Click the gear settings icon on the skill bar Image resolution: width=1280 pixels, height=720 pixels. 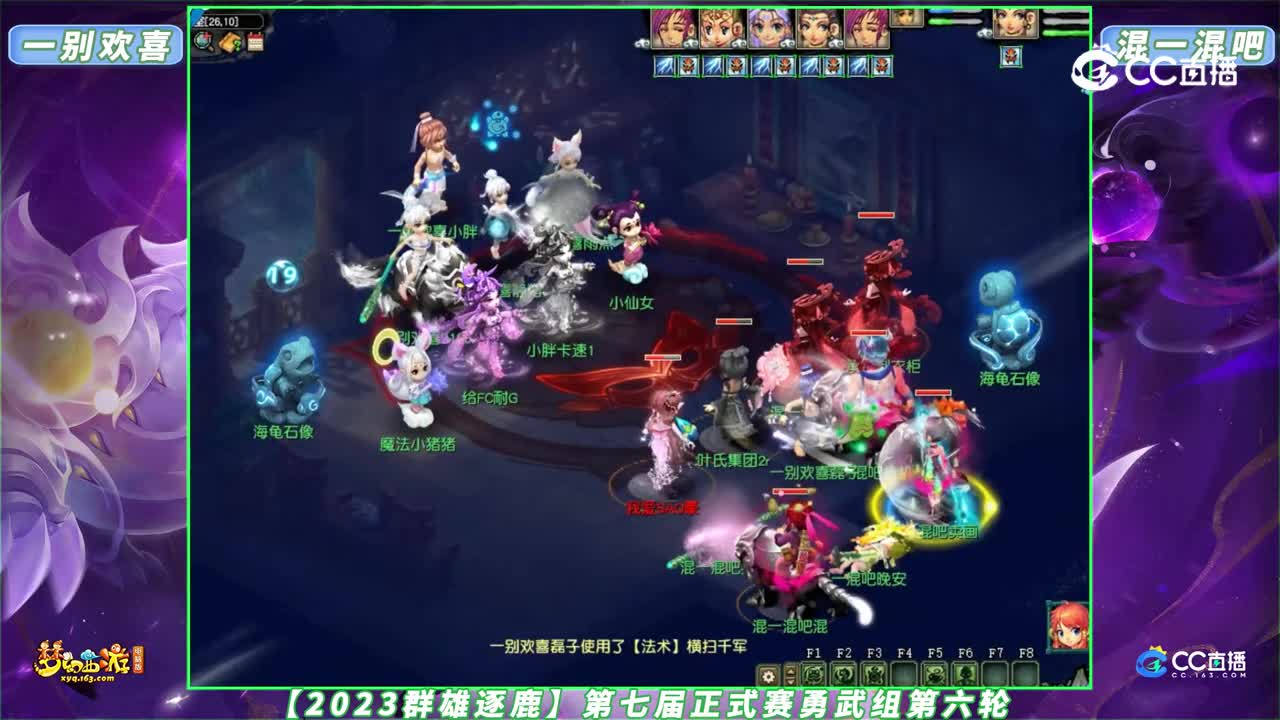click(x=769, y=676)
